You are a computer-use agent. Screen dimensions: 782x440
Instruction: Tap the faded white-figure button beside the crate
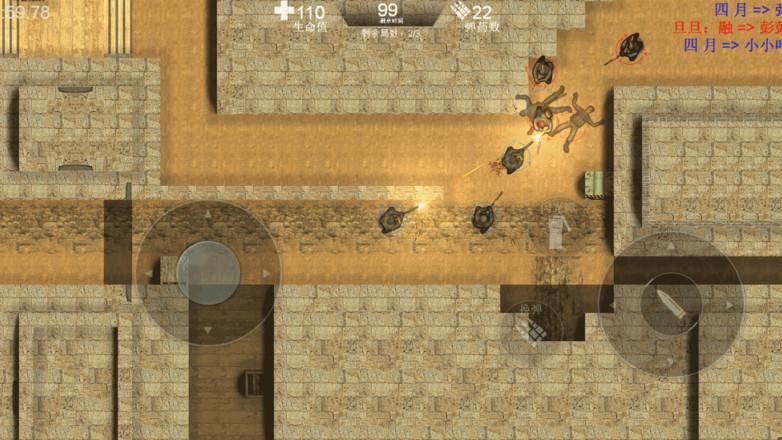pyautogui.click(x=557, y=227)
